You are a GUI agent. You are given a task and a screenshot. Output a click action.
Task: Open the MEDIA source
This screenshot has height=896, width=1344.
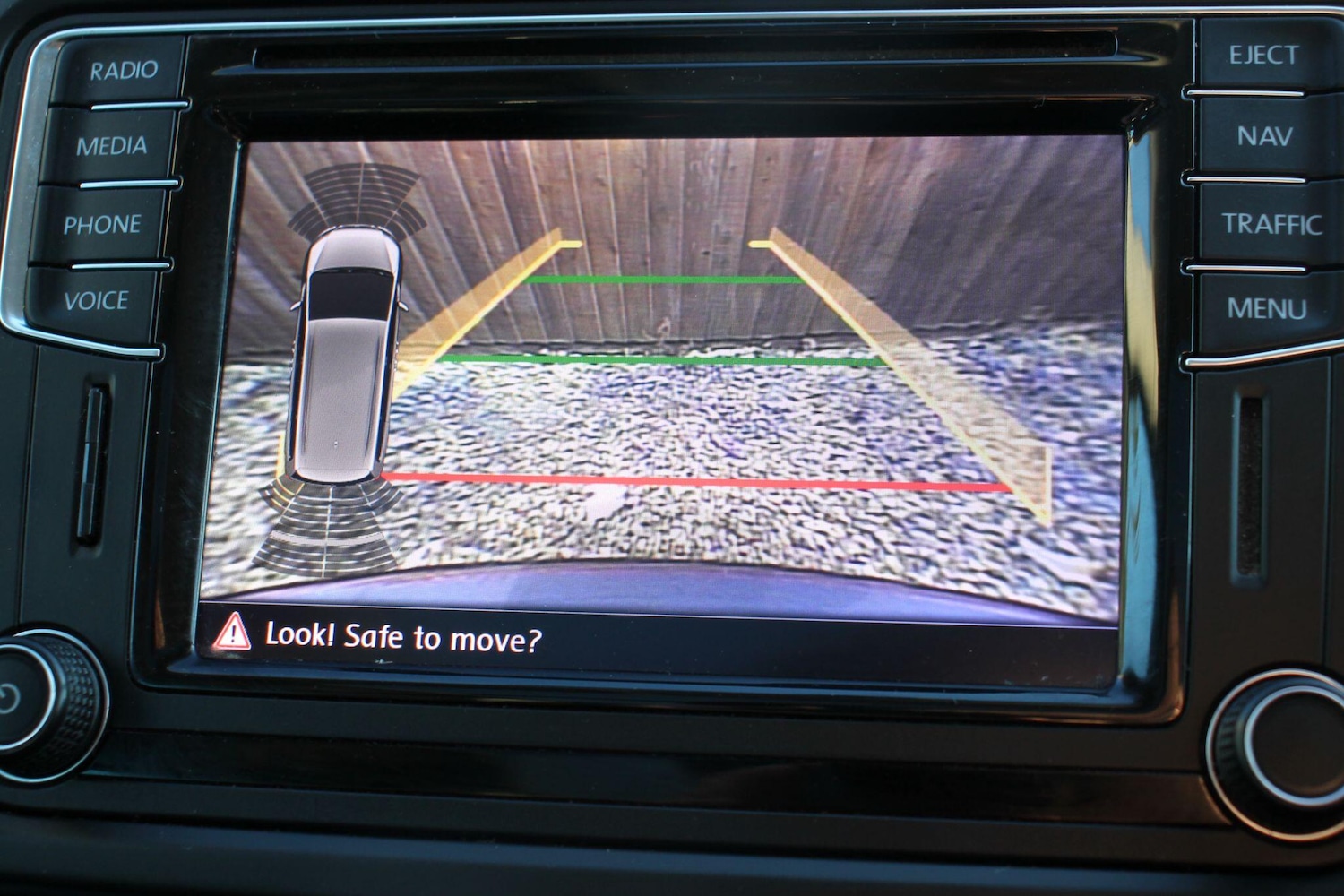coord(111,145)
